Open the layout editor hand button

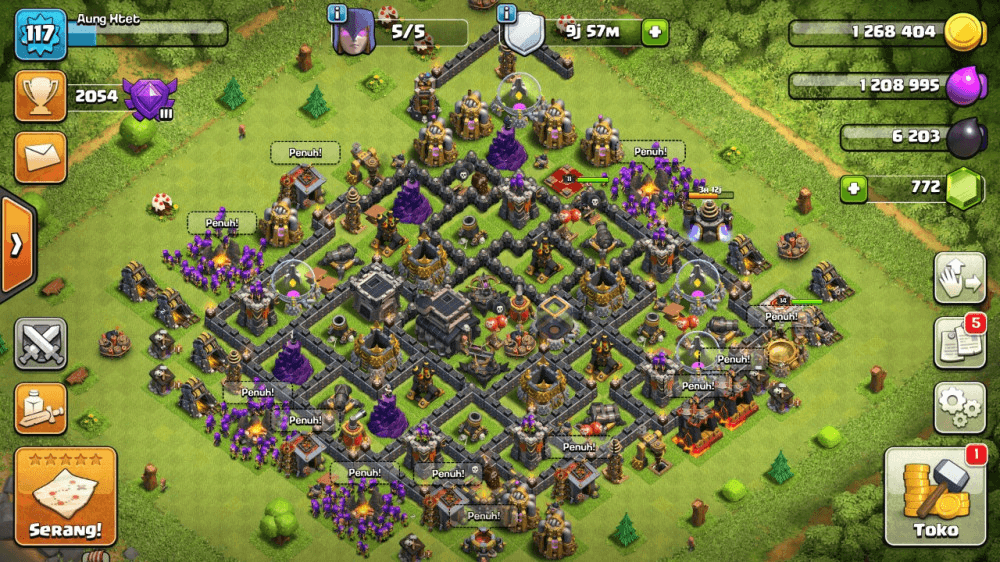[960, 279]
